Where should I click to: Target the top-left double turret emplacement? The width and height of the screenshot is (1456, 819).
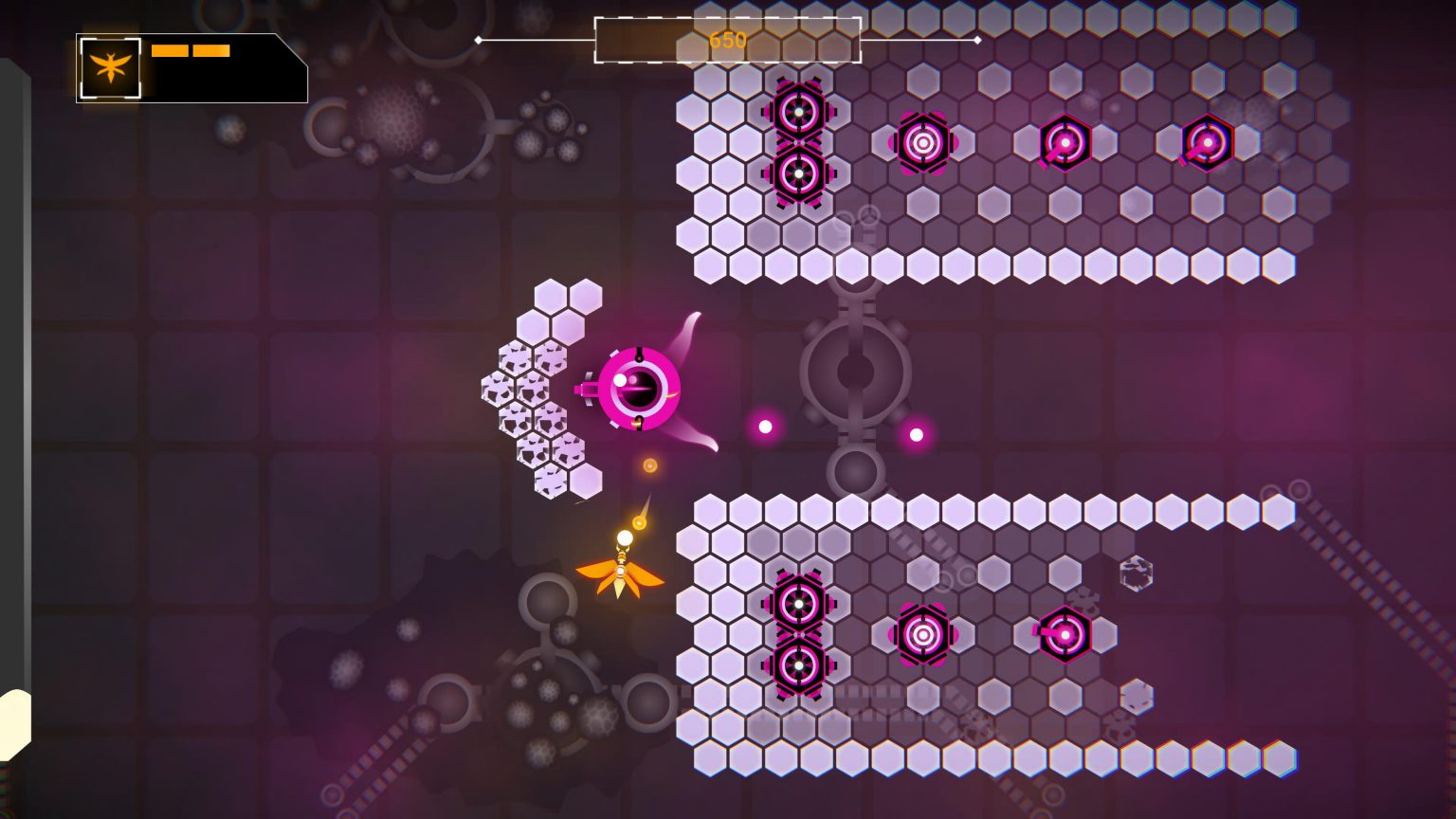(801, 142)
